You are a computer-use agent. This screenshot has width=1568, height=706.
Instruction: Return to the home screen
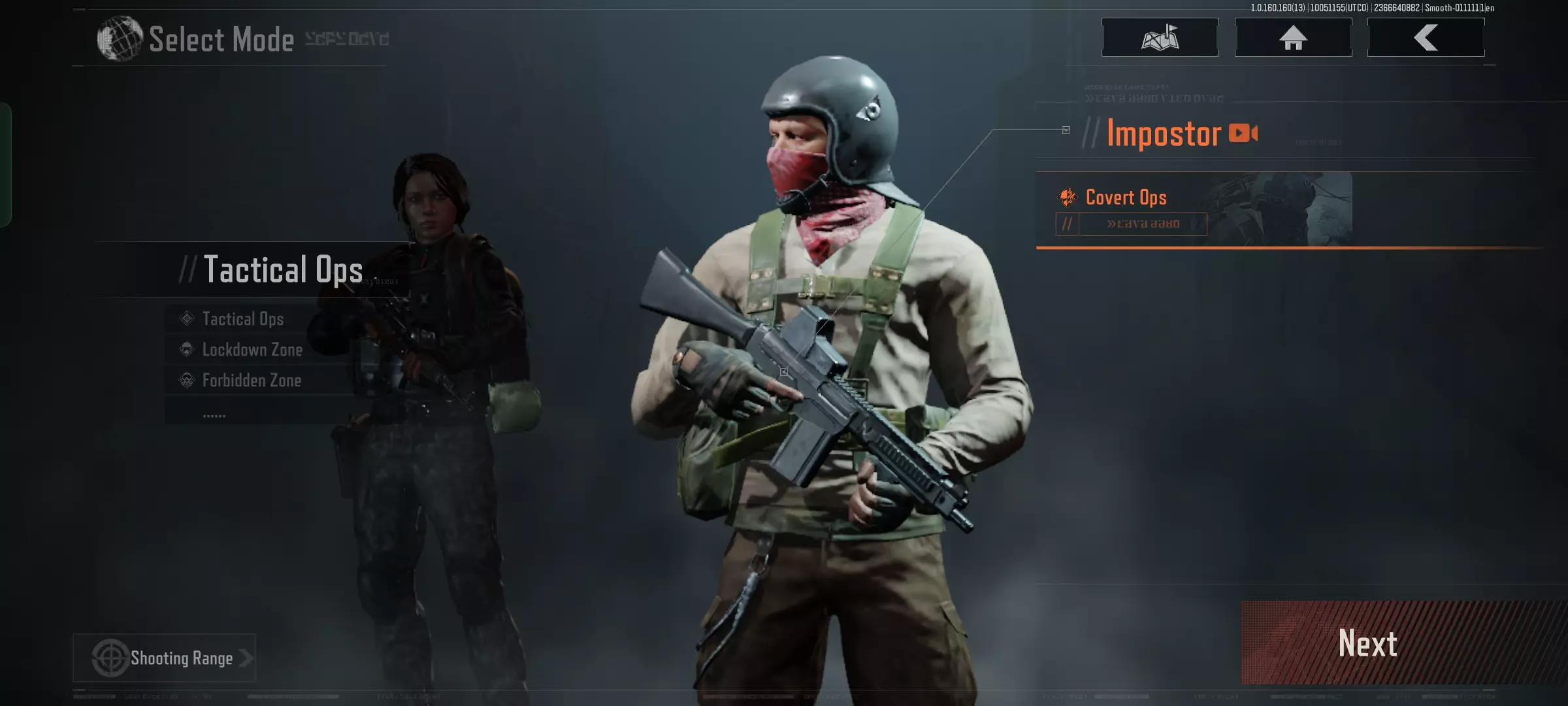tap(1293, 38)
